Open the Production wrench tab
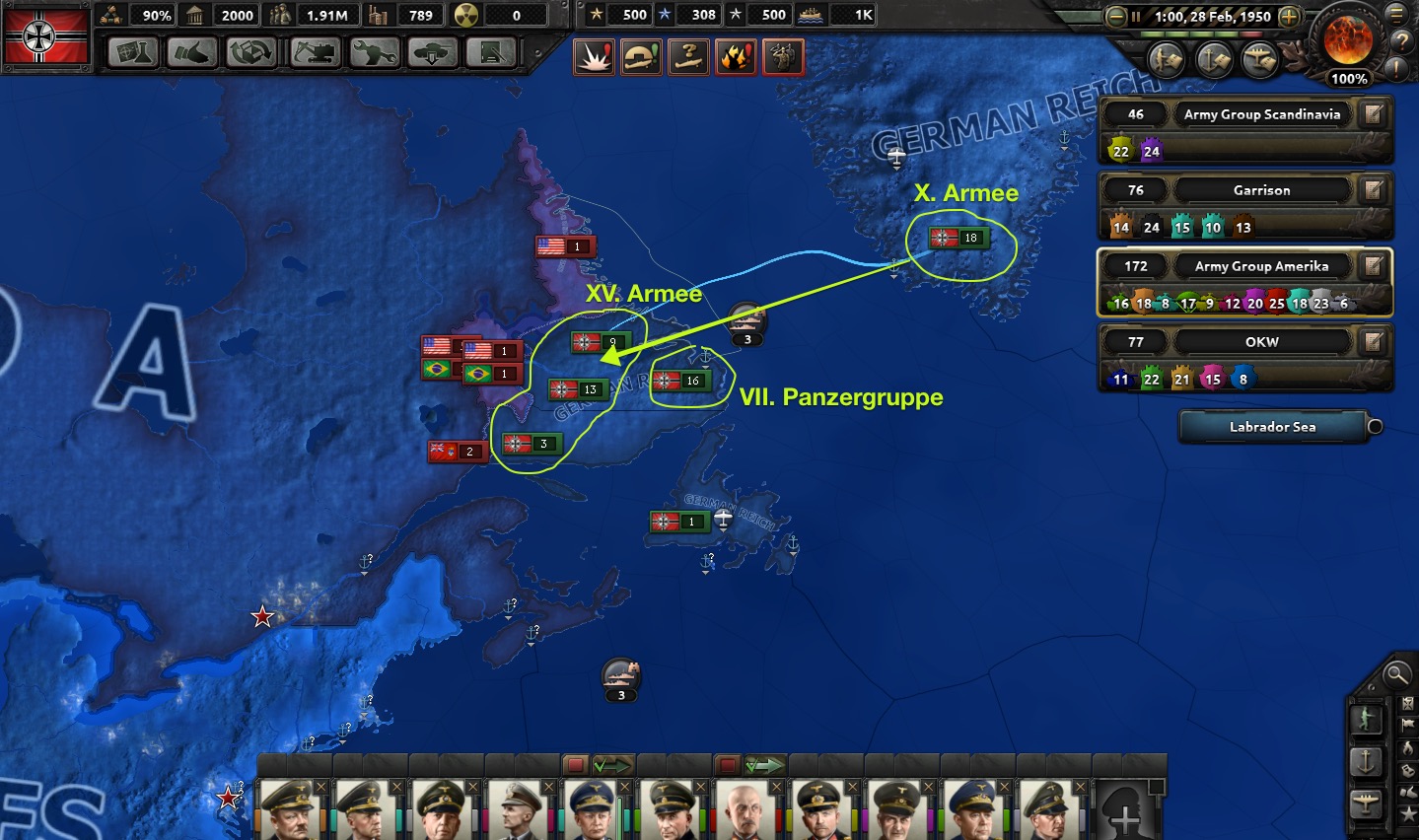This screenshot has width=1419, height=840. (x=374, y=52)
